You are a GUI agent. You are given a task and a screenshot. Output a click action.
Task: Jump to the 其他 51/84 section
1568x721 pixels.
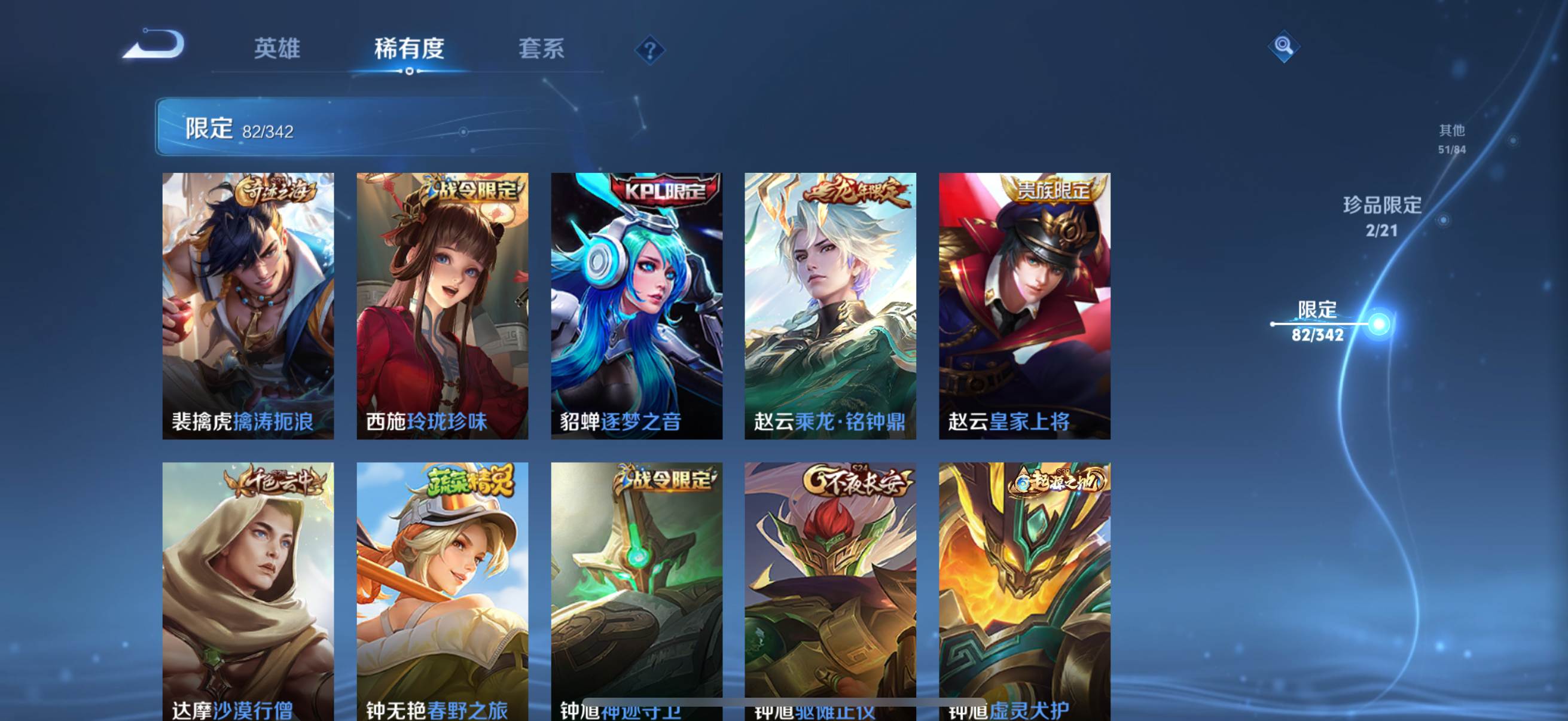coord(1451,139)
